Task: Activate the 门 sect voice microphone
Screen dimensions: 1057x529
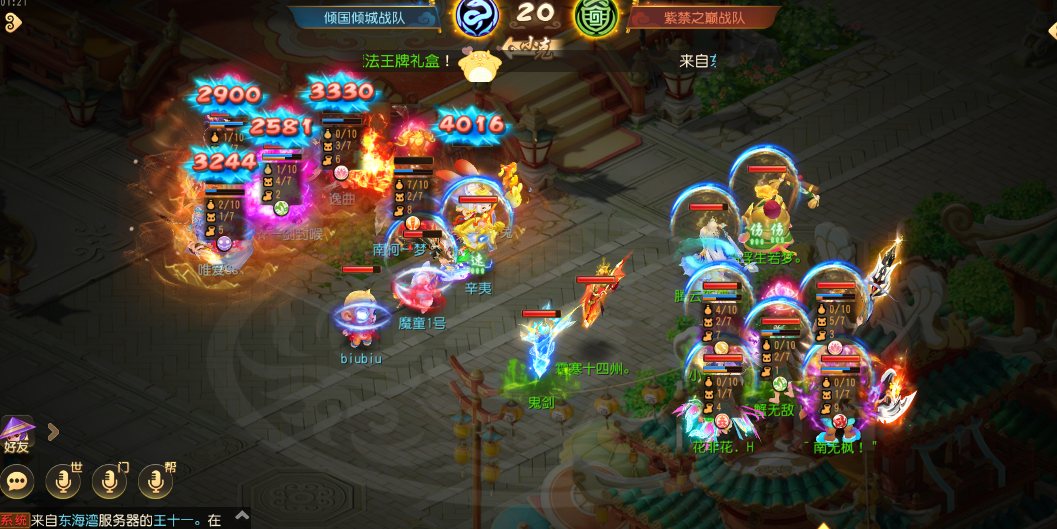Action: click(x=108, y=482)
